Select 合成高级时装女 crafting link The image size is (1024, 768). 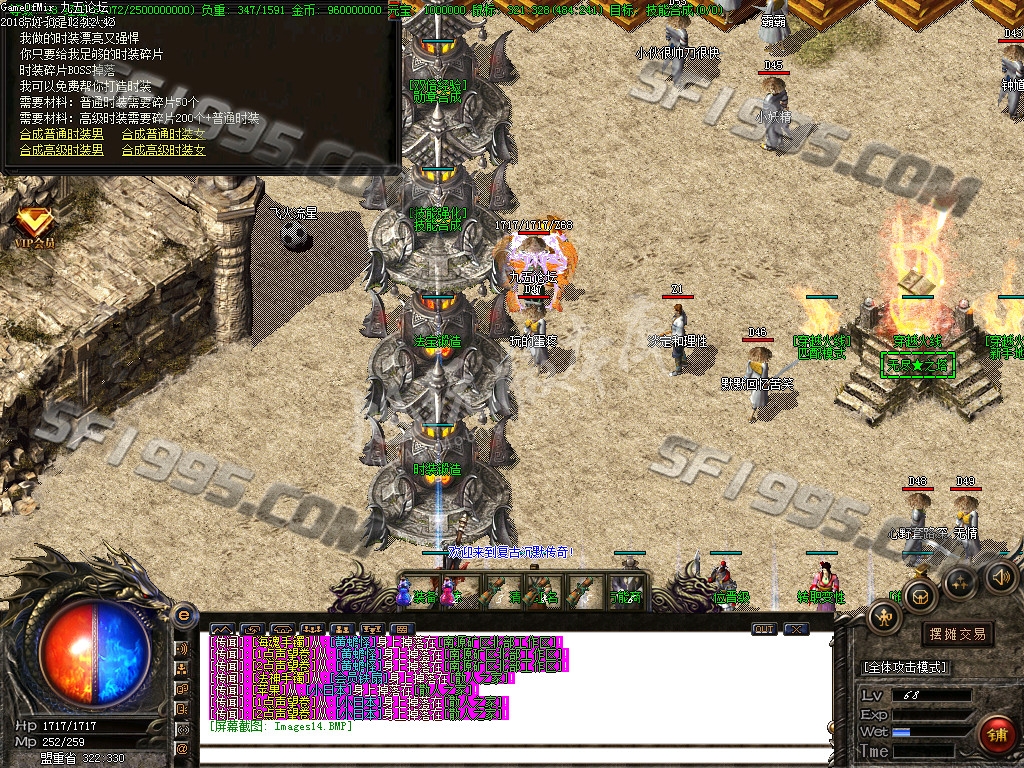click(163, 150)
